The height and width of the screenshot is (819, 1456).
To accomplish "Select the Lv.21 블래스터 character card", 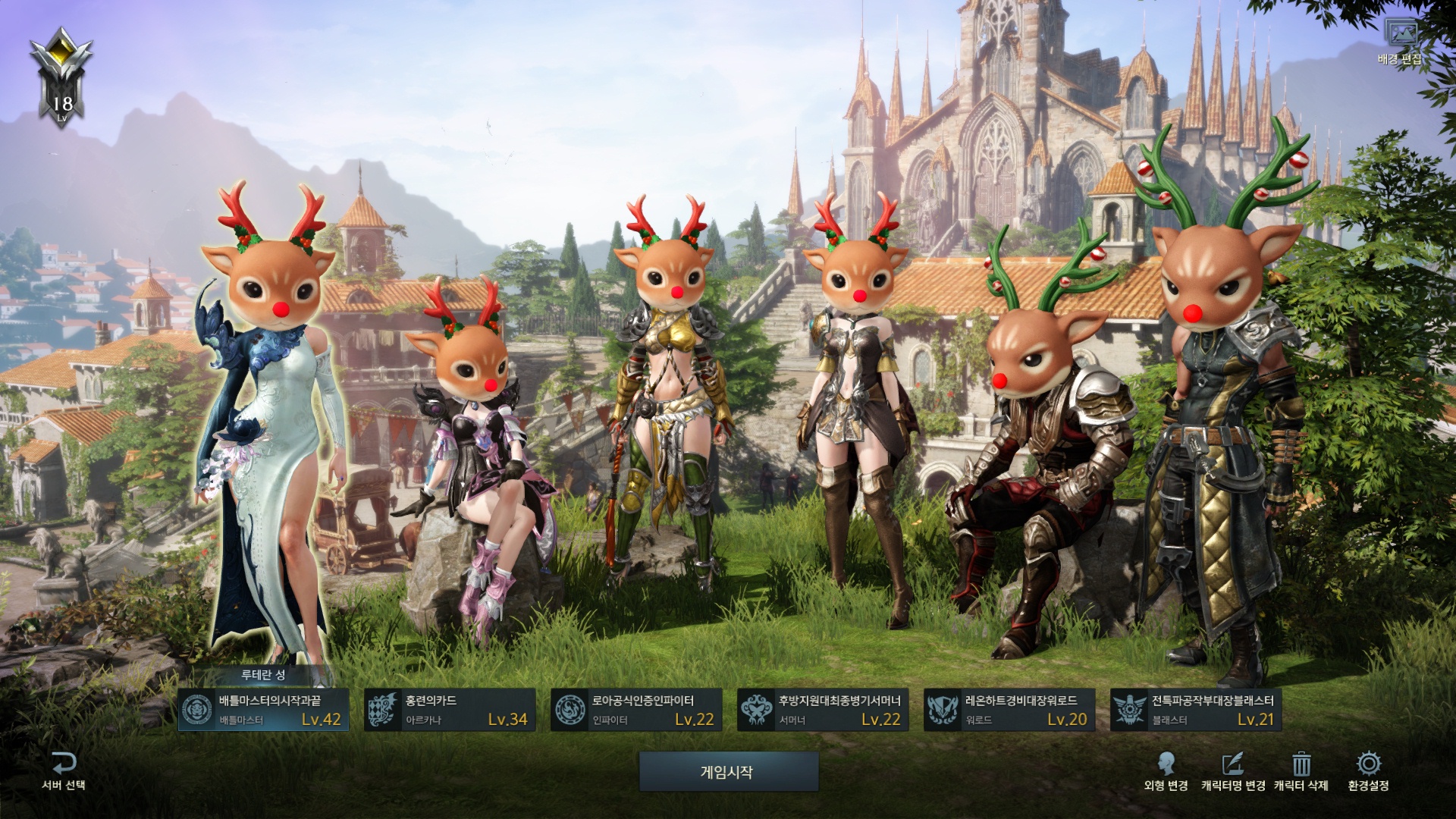I will [x=1196, y=710].
